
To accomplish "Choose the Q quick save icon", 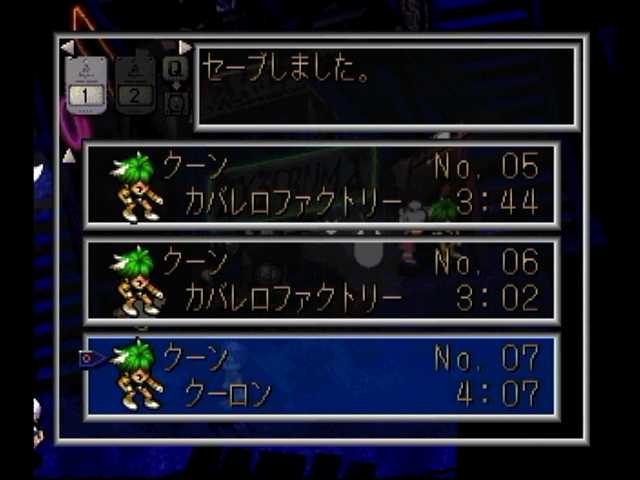I will (175, 69).
